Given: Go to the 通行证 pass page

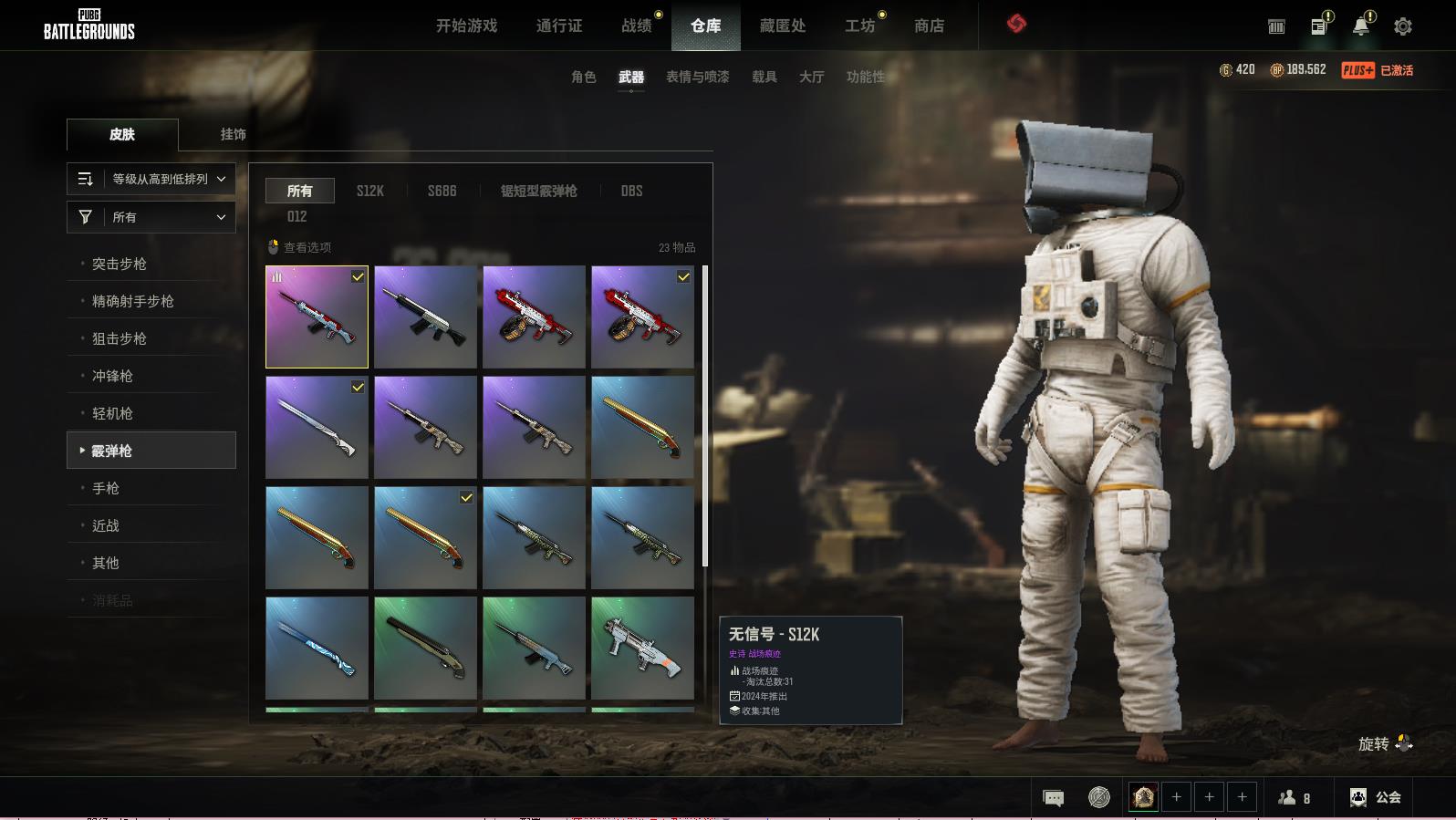Looking at the screenshot, I should click(x=558, y=26).
